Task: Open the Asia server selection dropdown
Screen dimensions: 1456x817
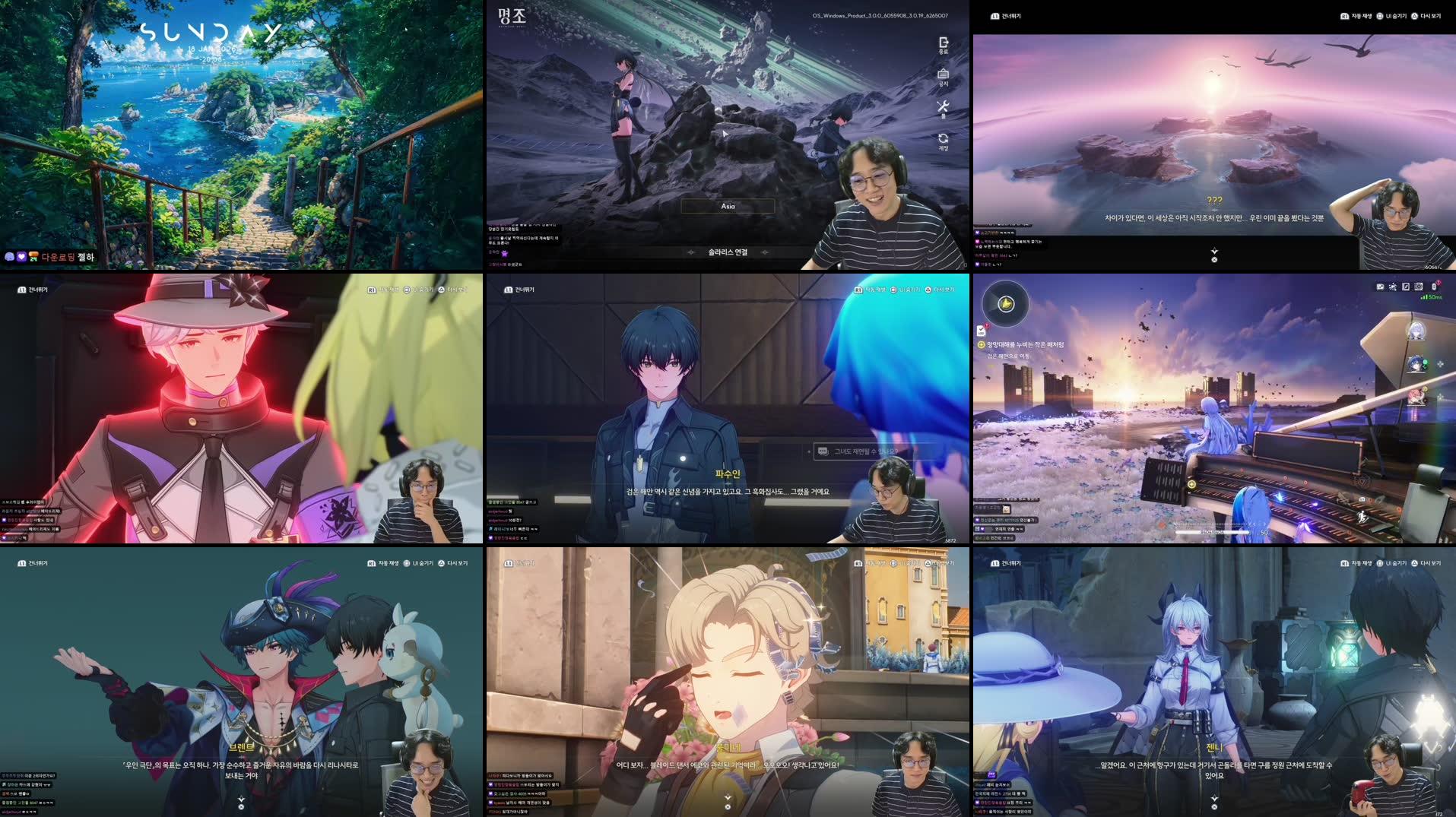Action: 726,205
